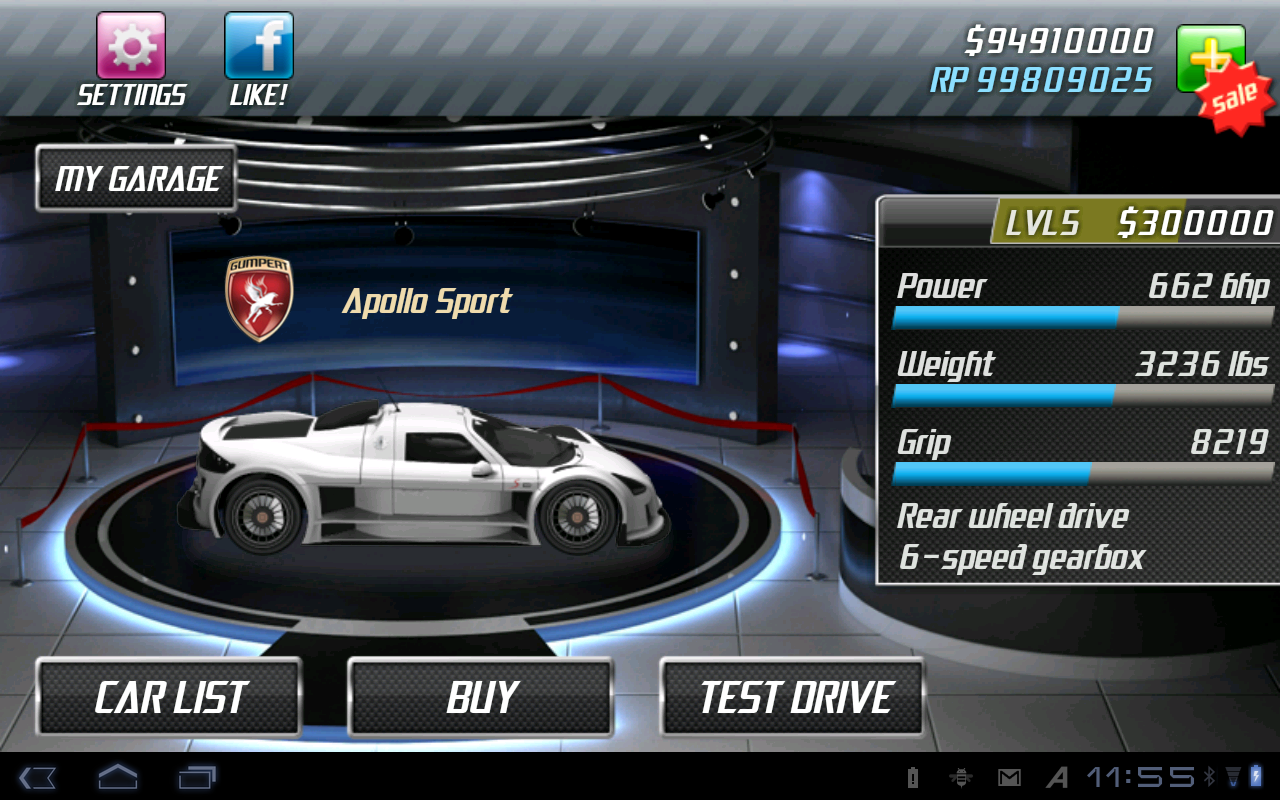Select the red Gumpert brand emblem
The height and width of the screenshot is (800, 1280).
(x=257, y=297)
